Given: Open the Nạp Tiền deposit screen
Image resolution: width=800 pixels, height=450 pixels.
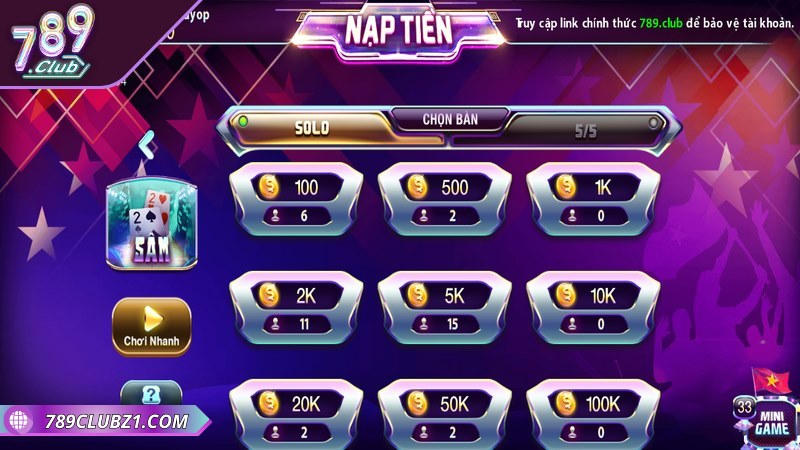Looking at the screenshot, I should (x=398, y=30).
